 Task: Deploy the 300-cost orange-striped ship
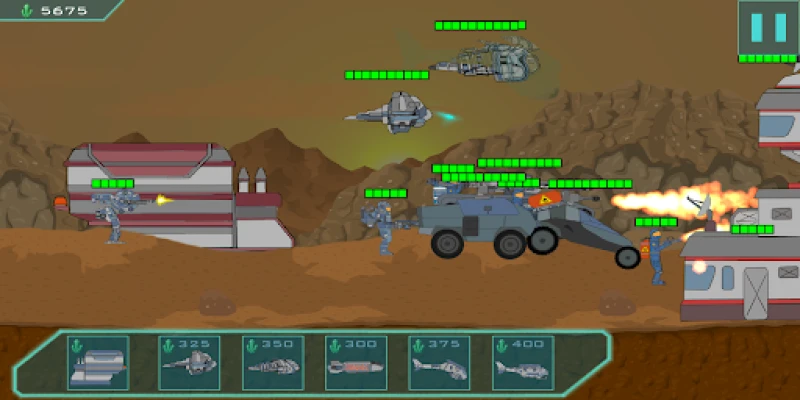356,361
